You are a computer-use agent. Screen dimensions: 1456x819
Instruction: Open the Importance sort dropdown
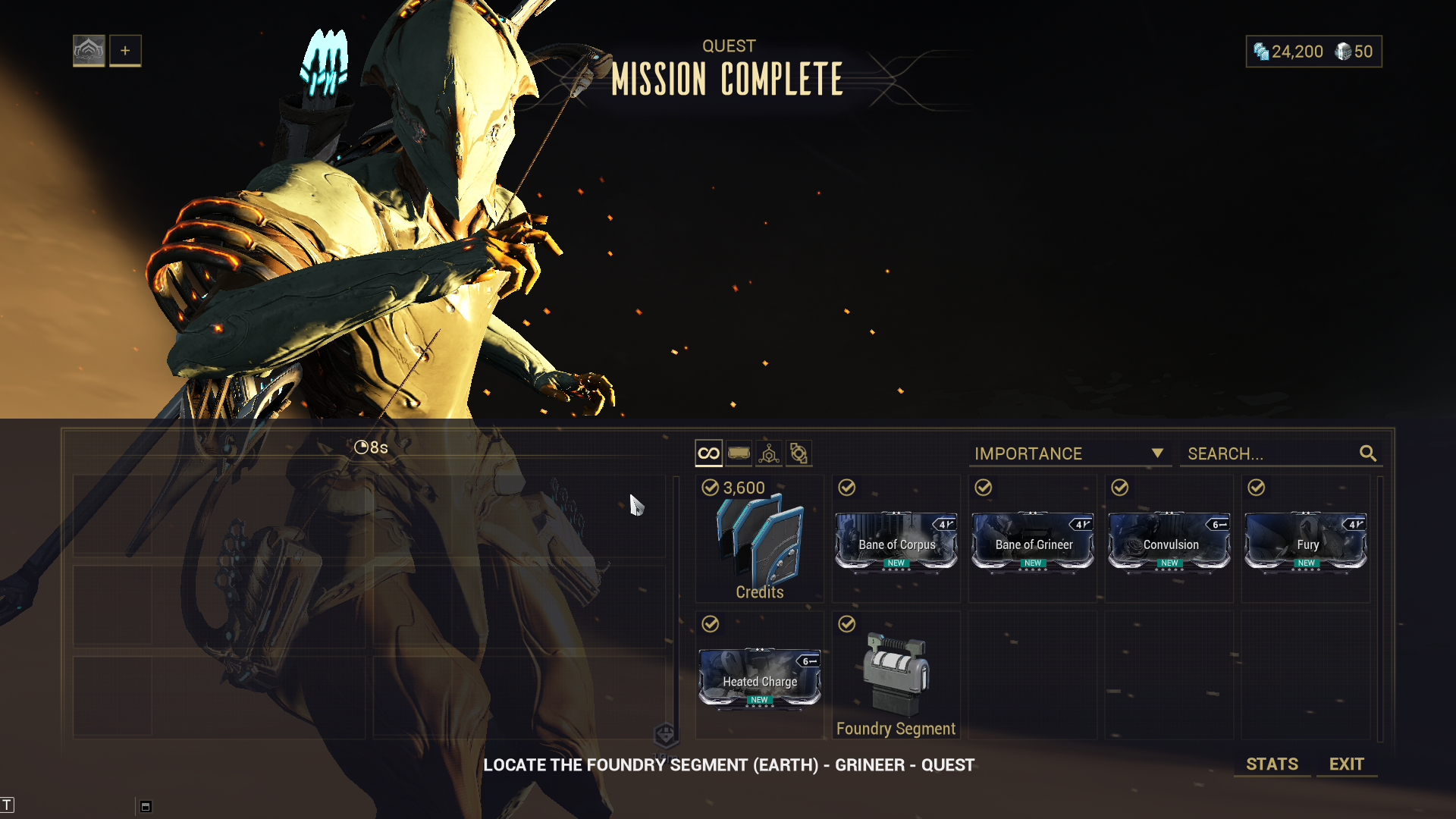coord(1069,453)
